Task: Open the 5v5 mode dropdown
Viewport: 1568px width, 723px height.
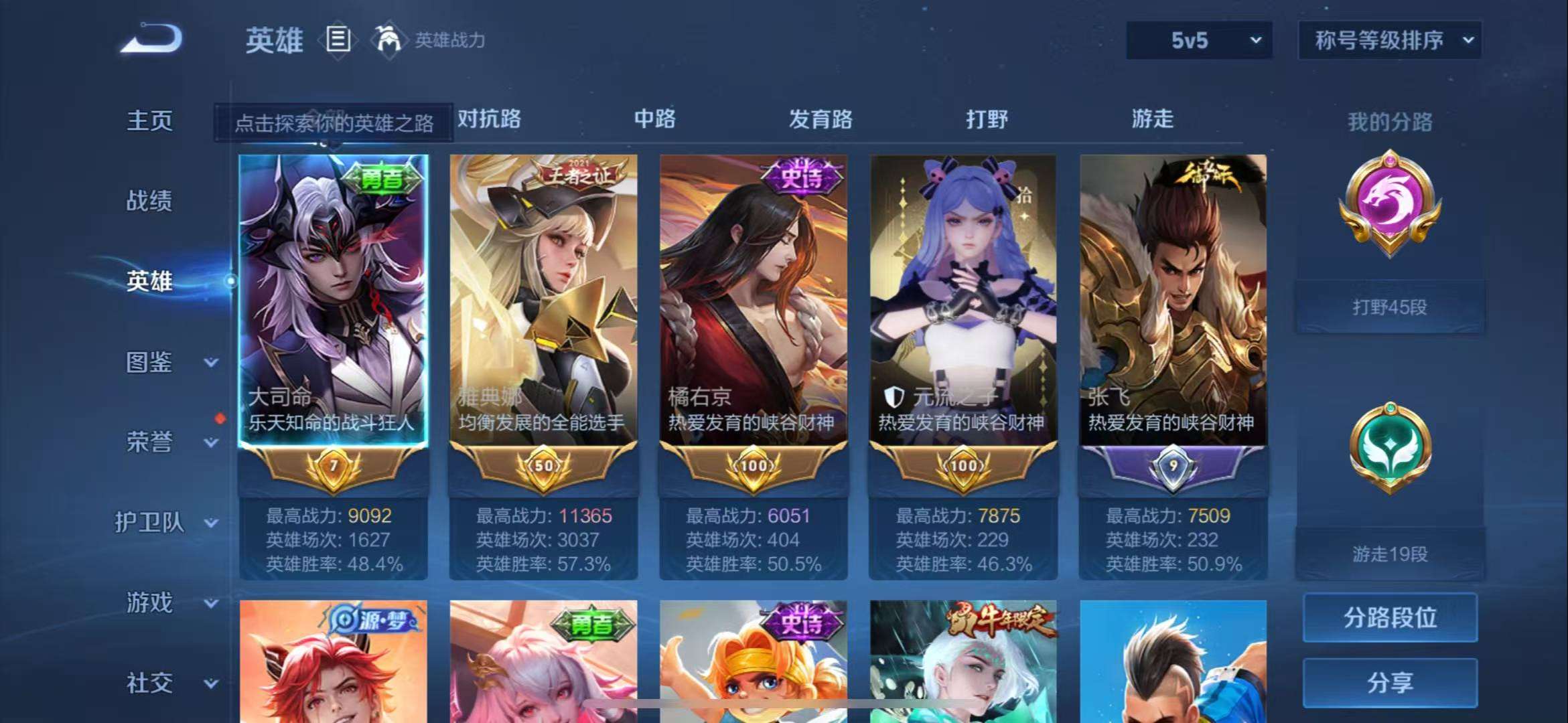Action: [x=1198, y=40]
